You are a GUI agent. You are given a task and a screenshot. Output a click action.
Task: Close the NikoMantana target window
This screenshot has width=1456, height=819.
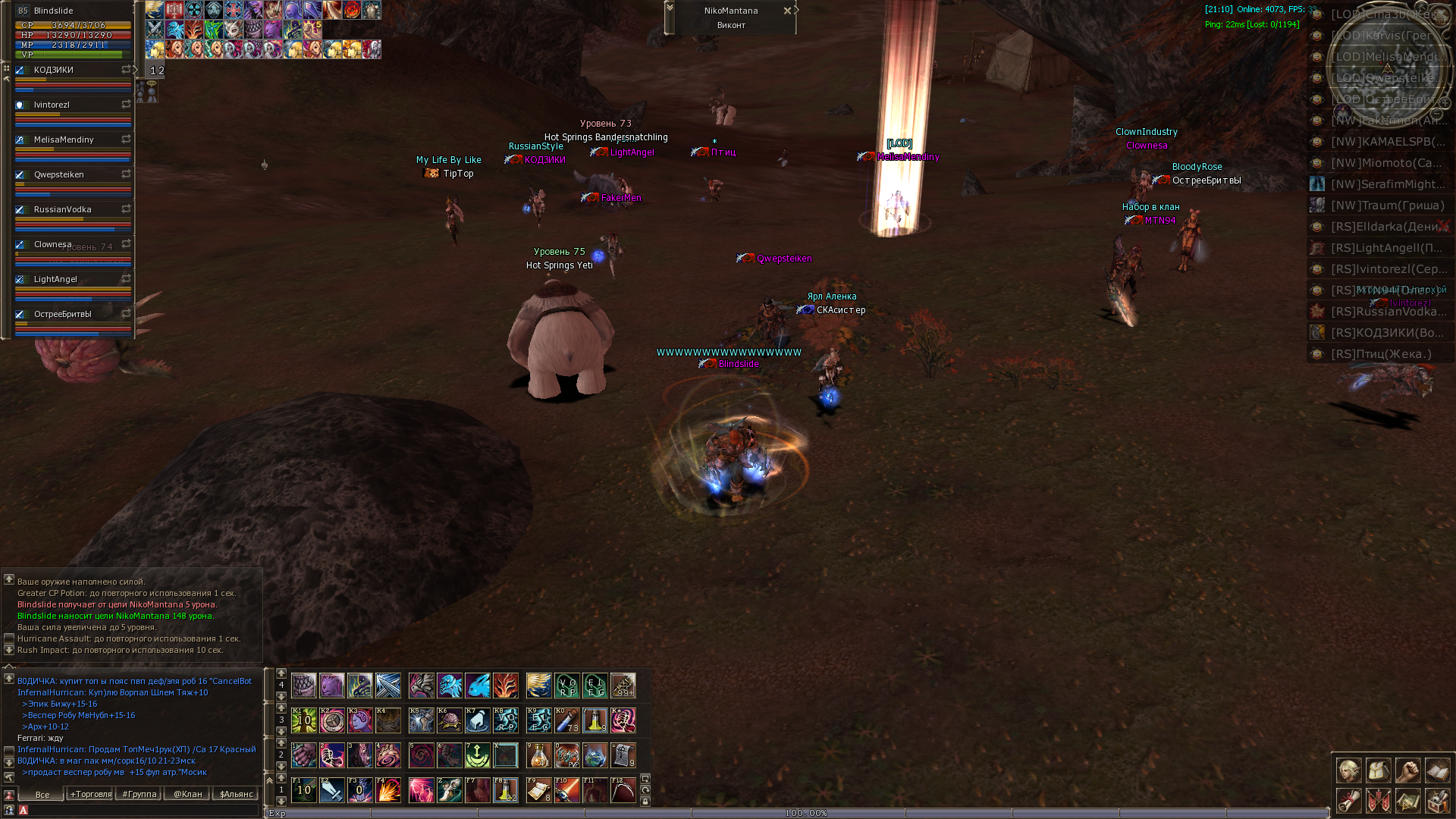(x=787, y=11)
